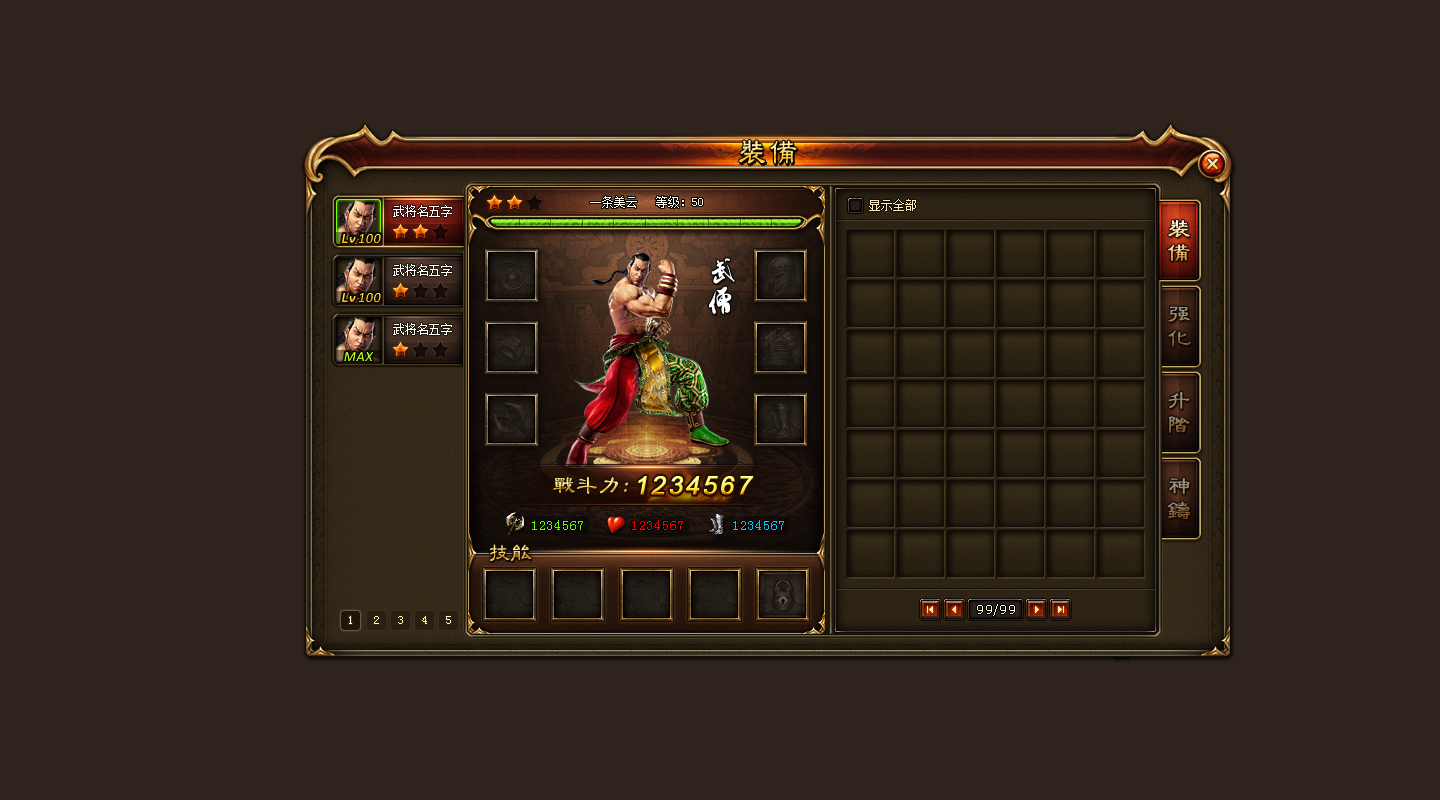Click the locked skill slot

(782, 595)
